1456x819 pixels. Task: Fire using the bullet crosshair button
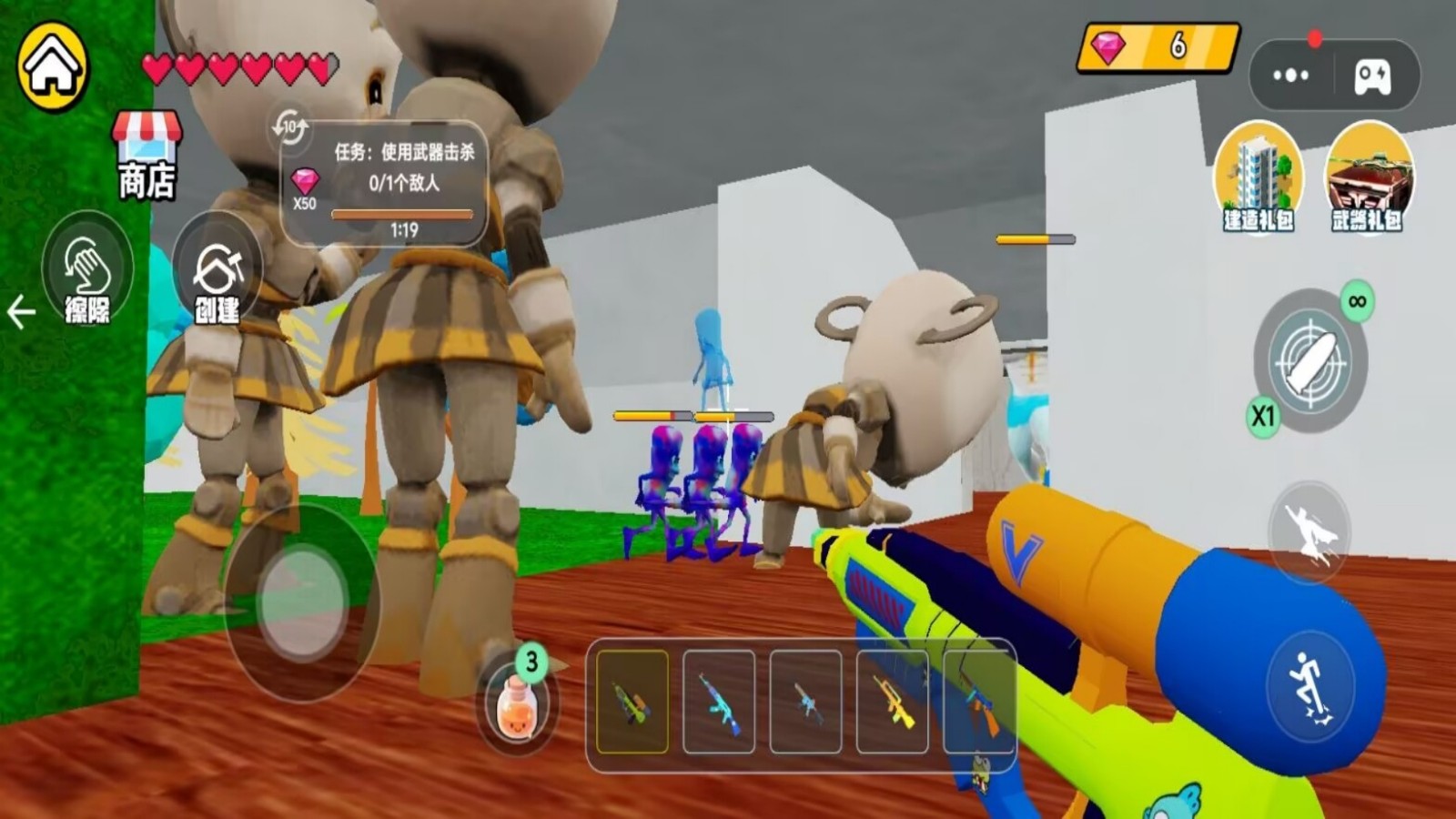pyautogui.click(x=1309, y=360)
